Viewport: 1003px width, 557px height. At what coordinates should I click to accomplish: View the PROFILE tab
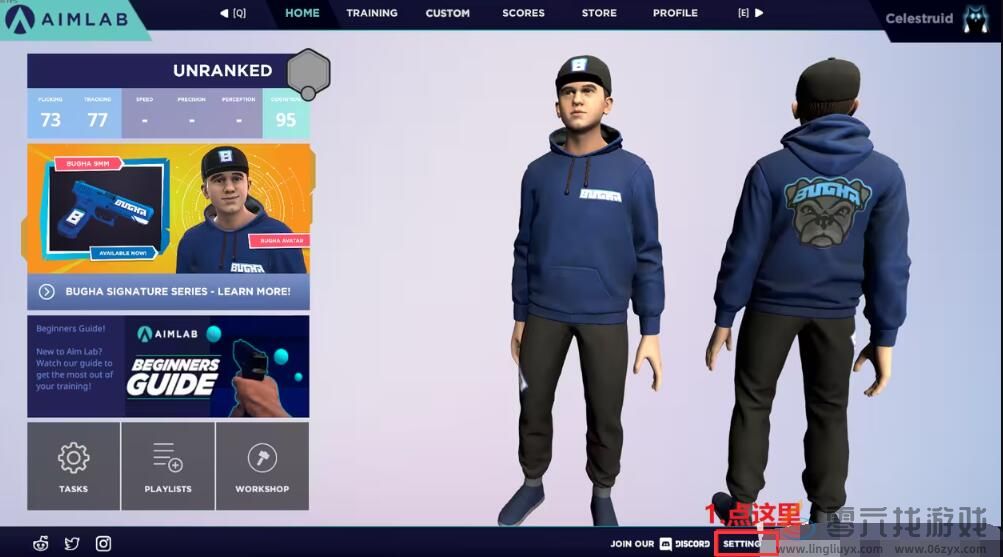[x=675, y=13]
